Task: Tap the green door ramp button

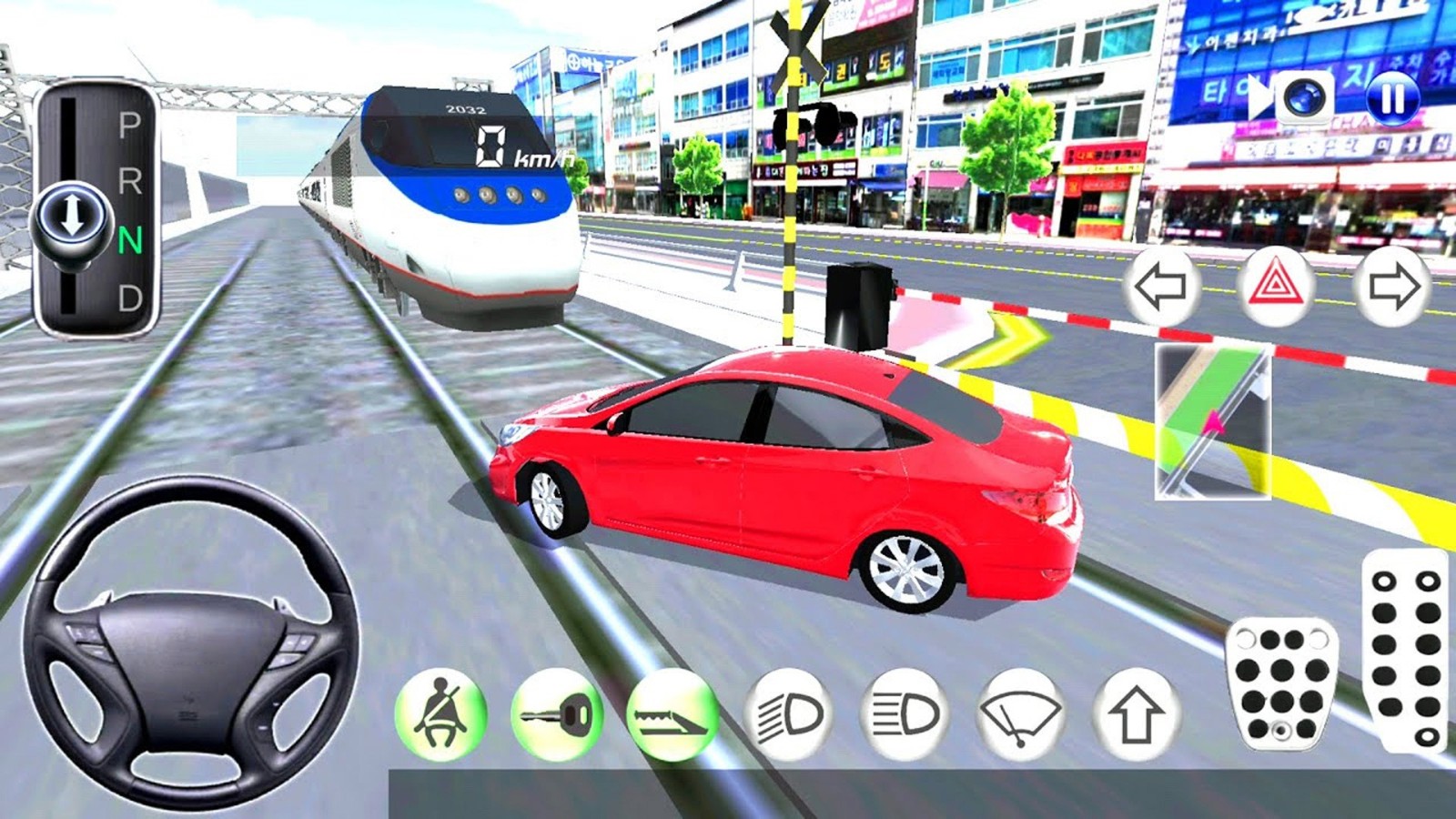Action: [x=672, y=714]
